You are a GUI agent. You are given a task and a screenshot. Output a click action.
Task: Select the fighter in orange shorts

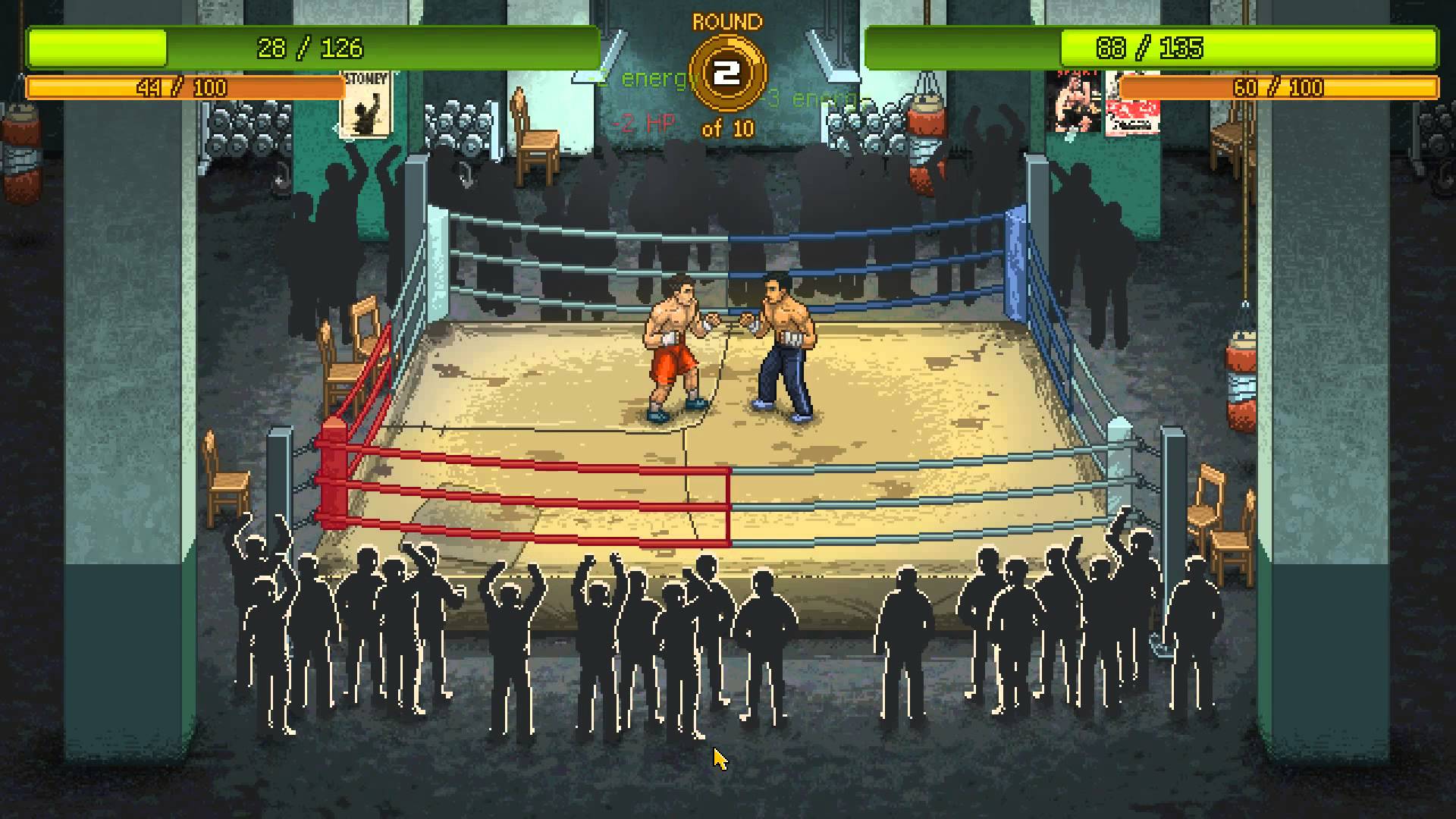(671, 349)
